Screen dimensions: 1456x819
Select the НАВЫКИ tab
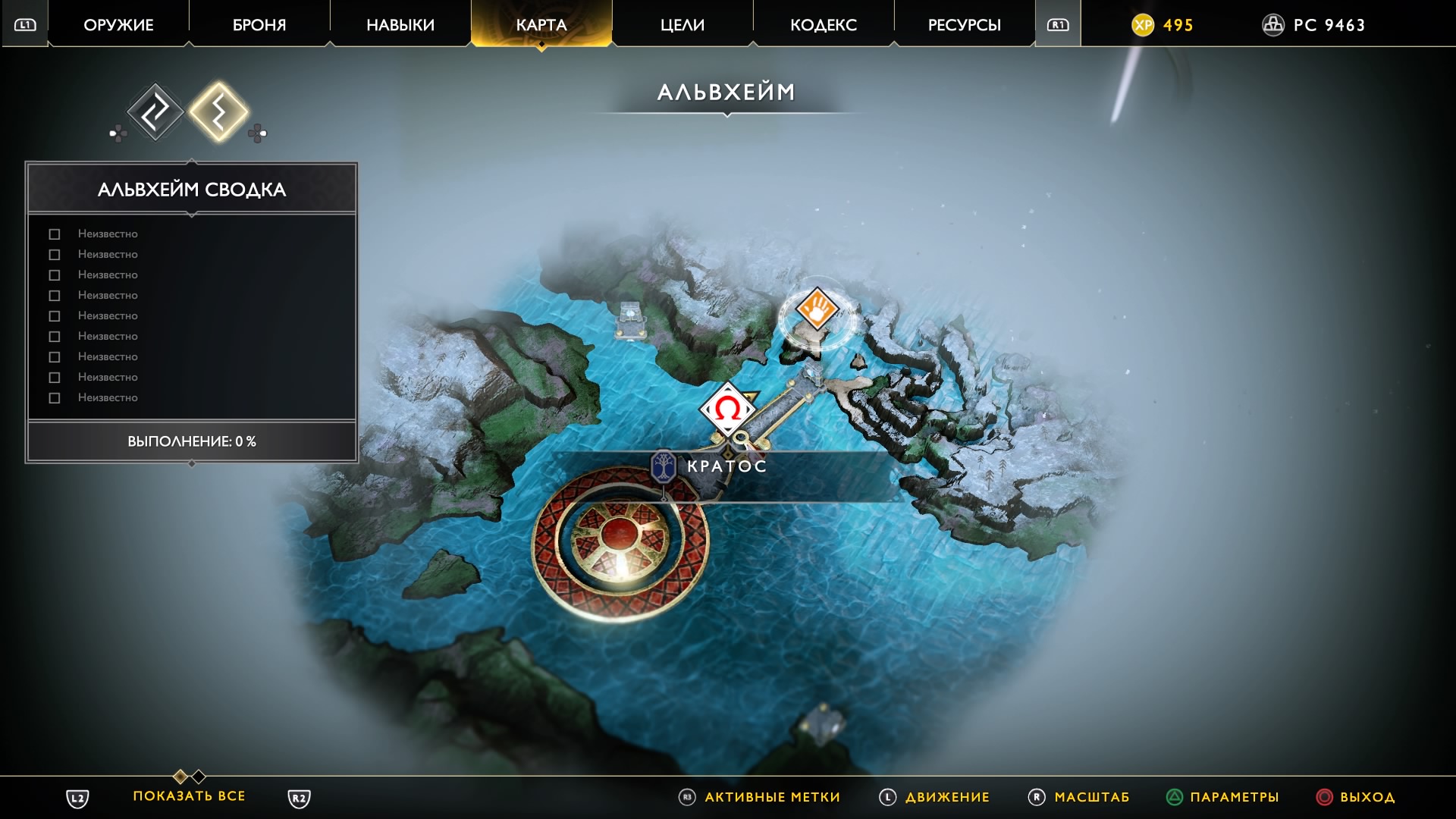[400, 25]
